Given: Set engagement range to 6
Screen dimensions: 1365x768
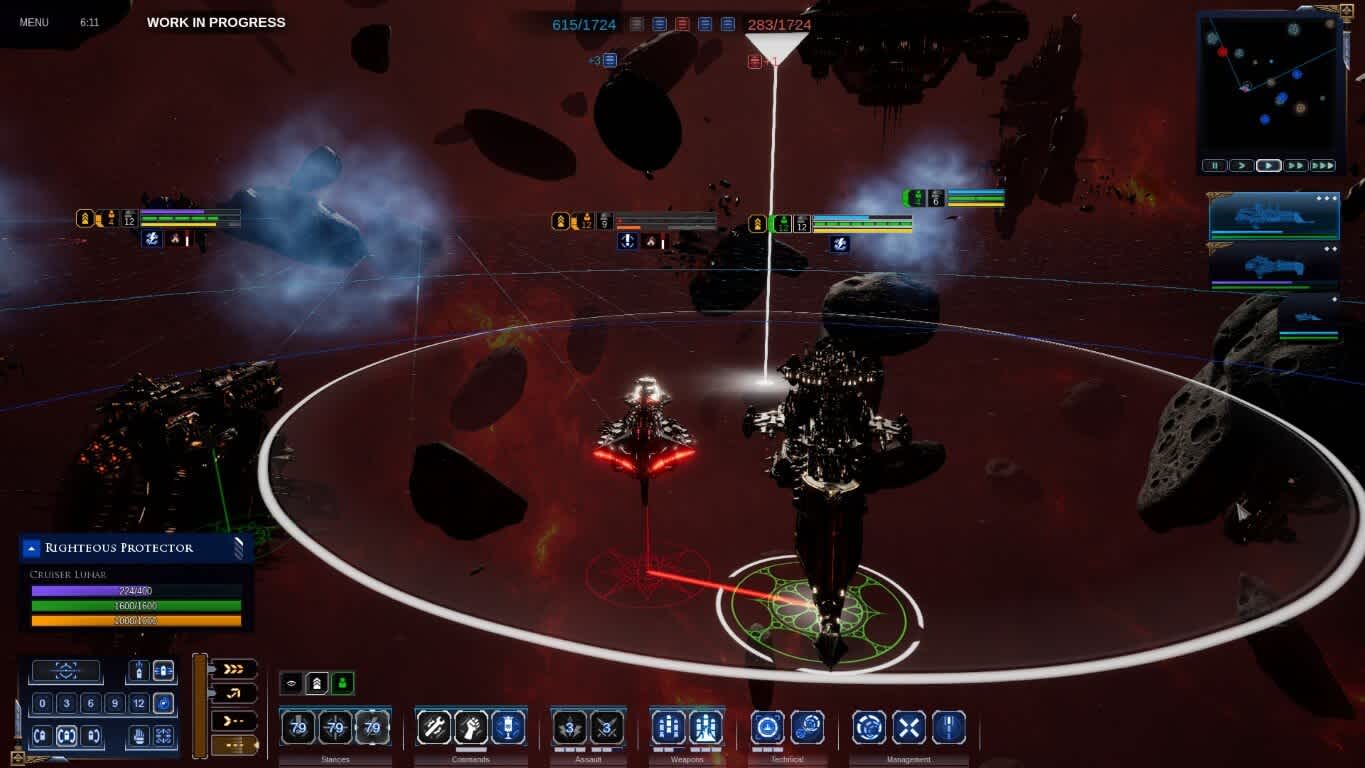Looking at the screenshot, I should pyautogui.click(x=90, y=703).
